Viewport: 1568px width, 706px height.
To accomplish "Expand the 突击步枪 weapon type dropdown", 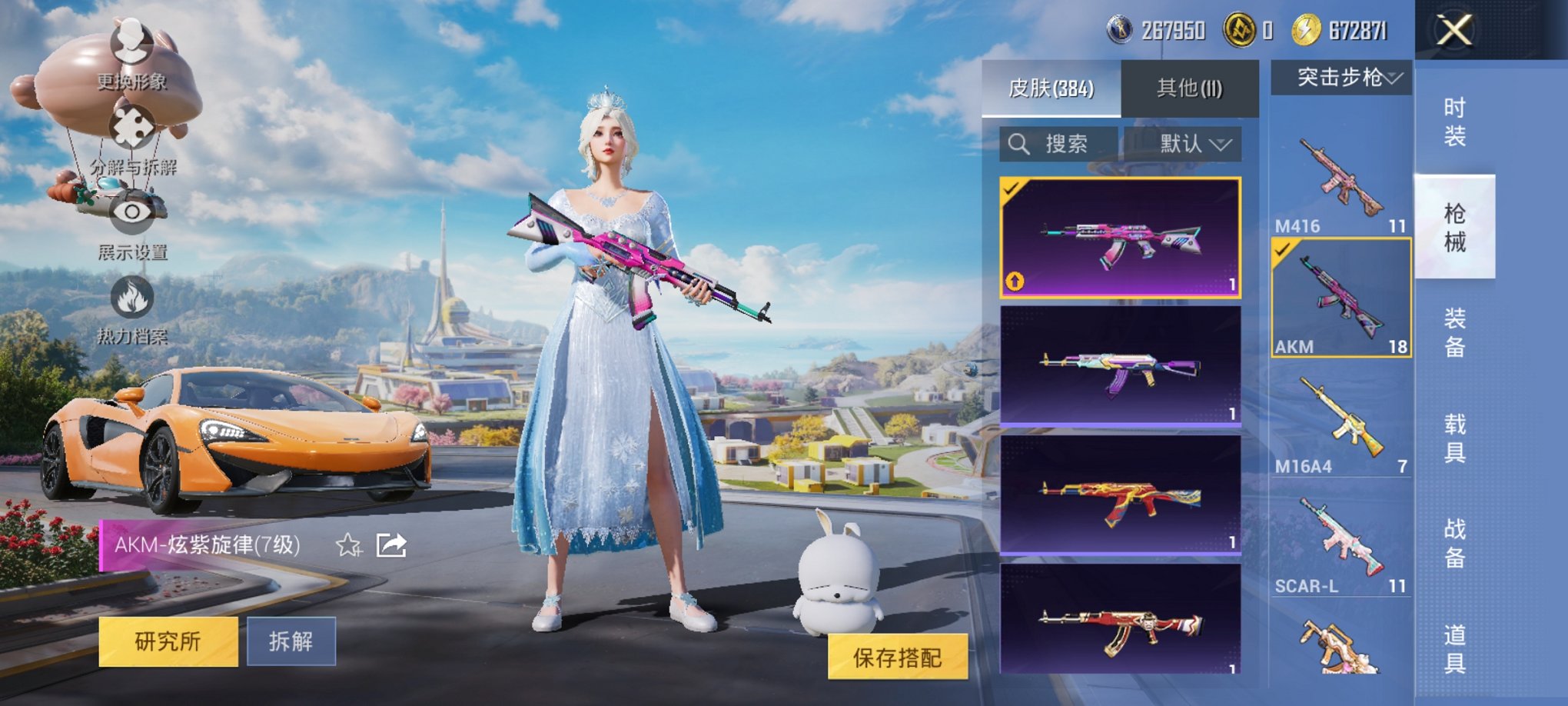I will pyautogui.click(x=1343, y=77).
